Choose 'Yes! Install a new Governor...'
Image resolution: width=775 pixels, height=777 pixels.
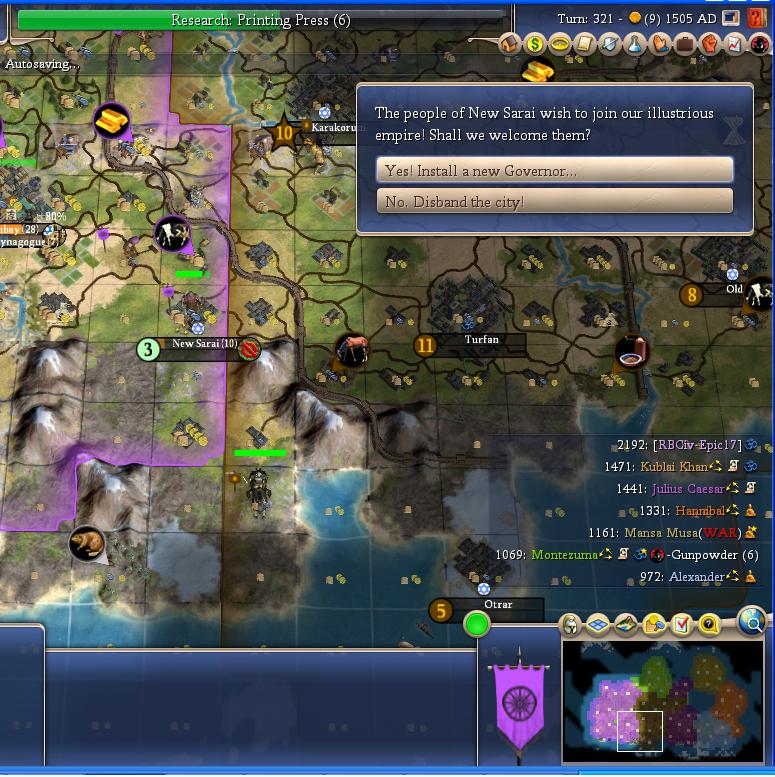[555, 170]
